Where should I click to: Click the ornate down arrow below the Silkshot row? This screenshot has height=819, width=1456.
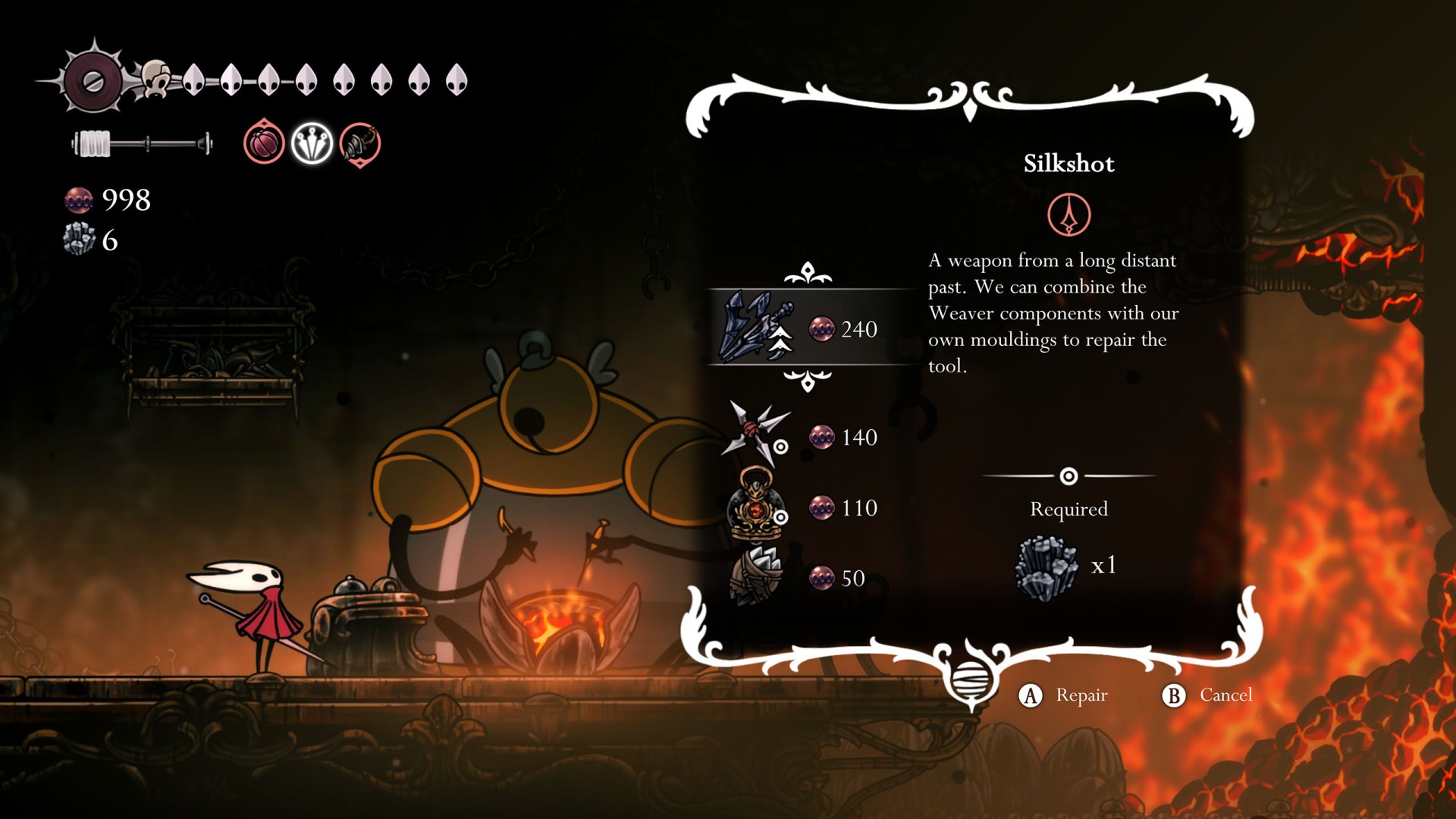(x=808, y=380)
